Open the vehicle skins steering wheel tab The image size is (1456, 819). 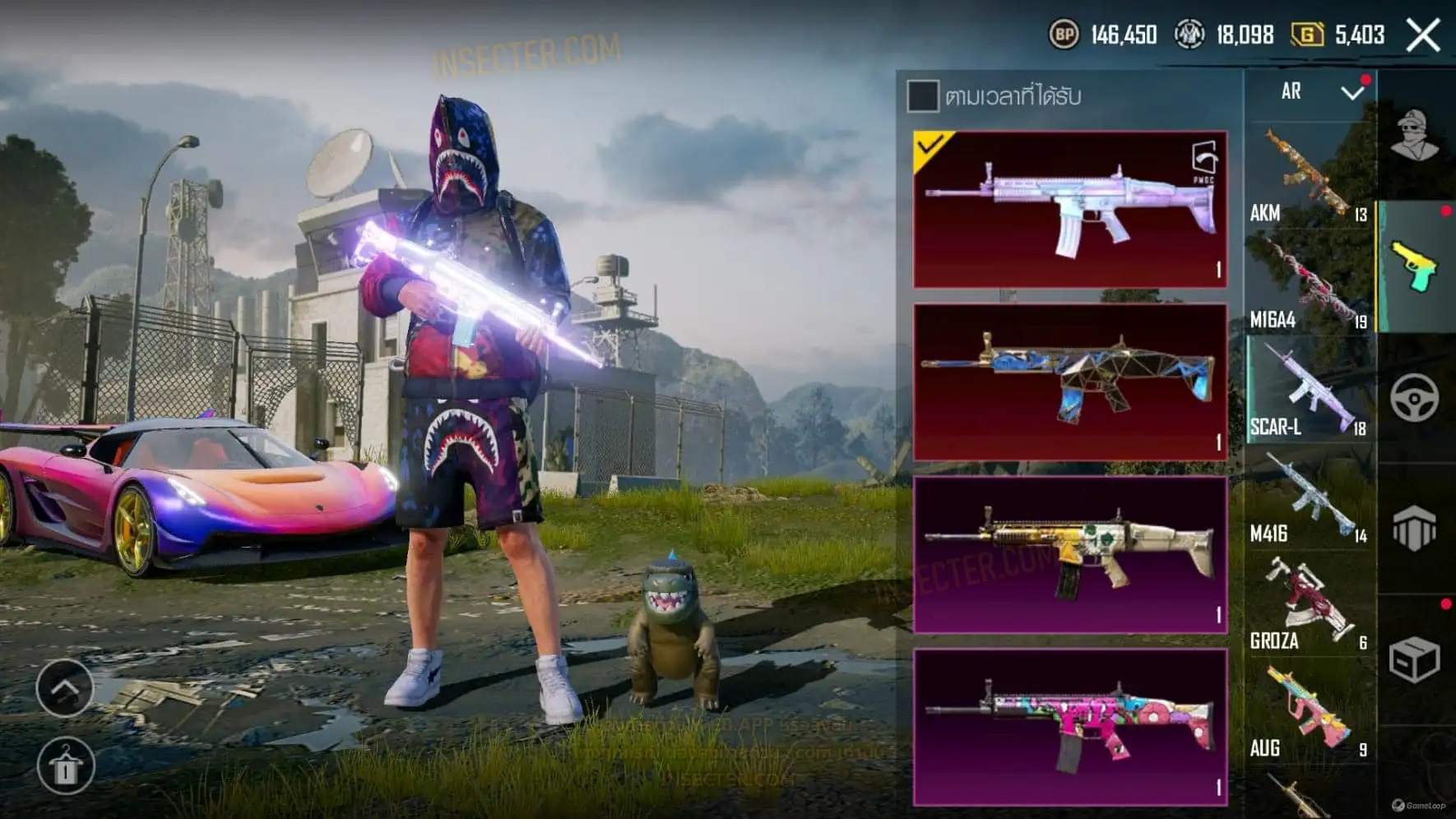1415,398
